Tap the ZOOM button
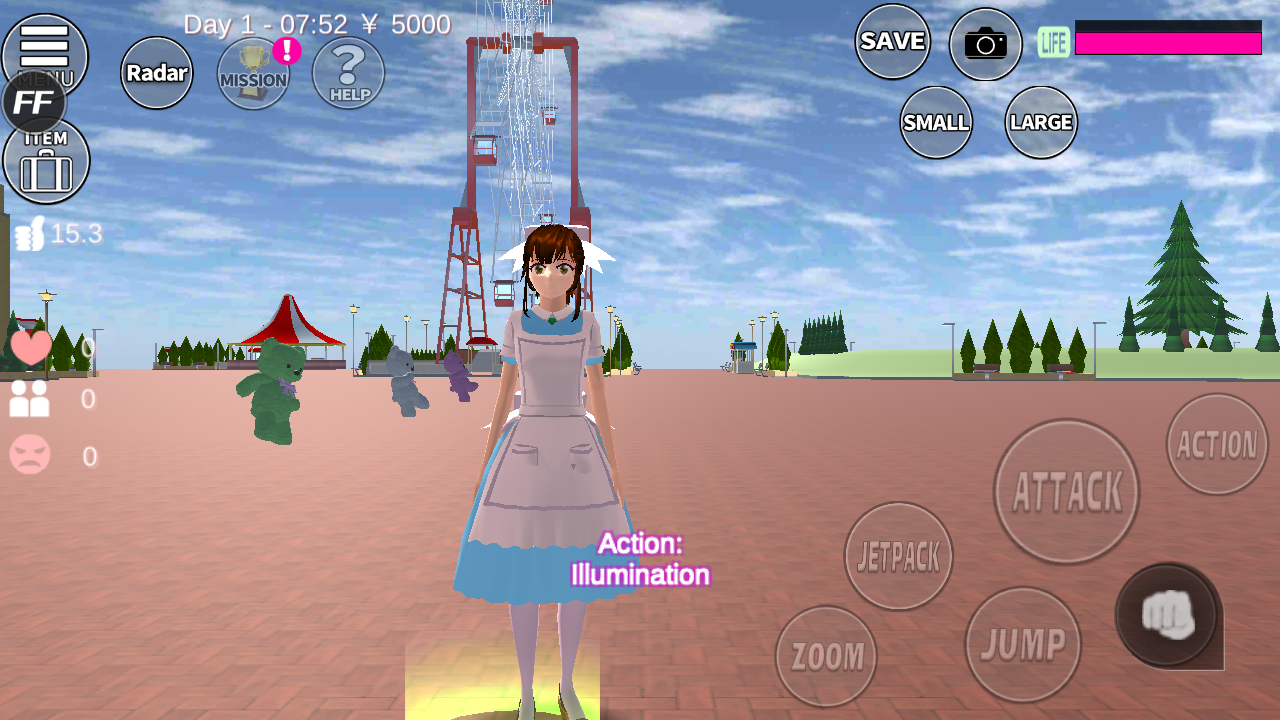 tap(826, 656)
